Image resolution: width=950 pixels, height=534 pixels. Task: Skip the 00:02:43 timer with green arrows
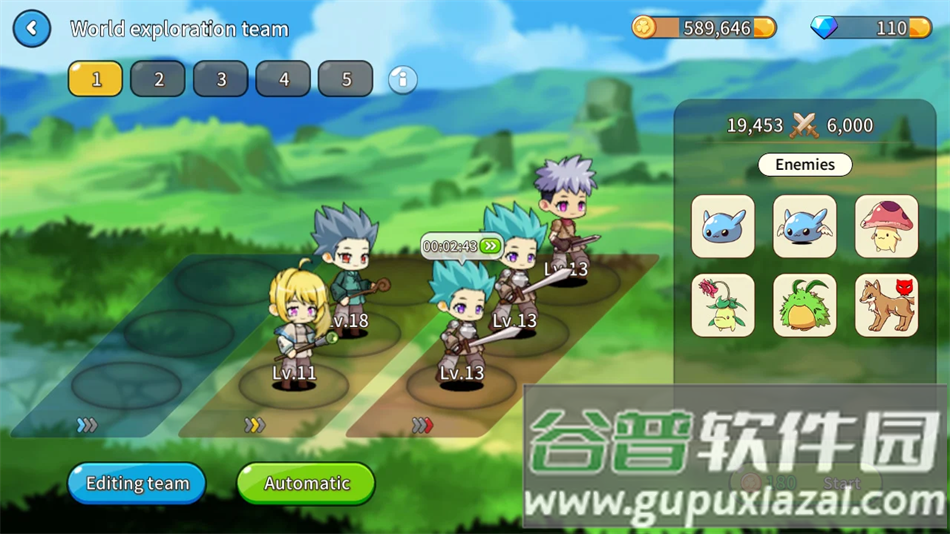489,246
